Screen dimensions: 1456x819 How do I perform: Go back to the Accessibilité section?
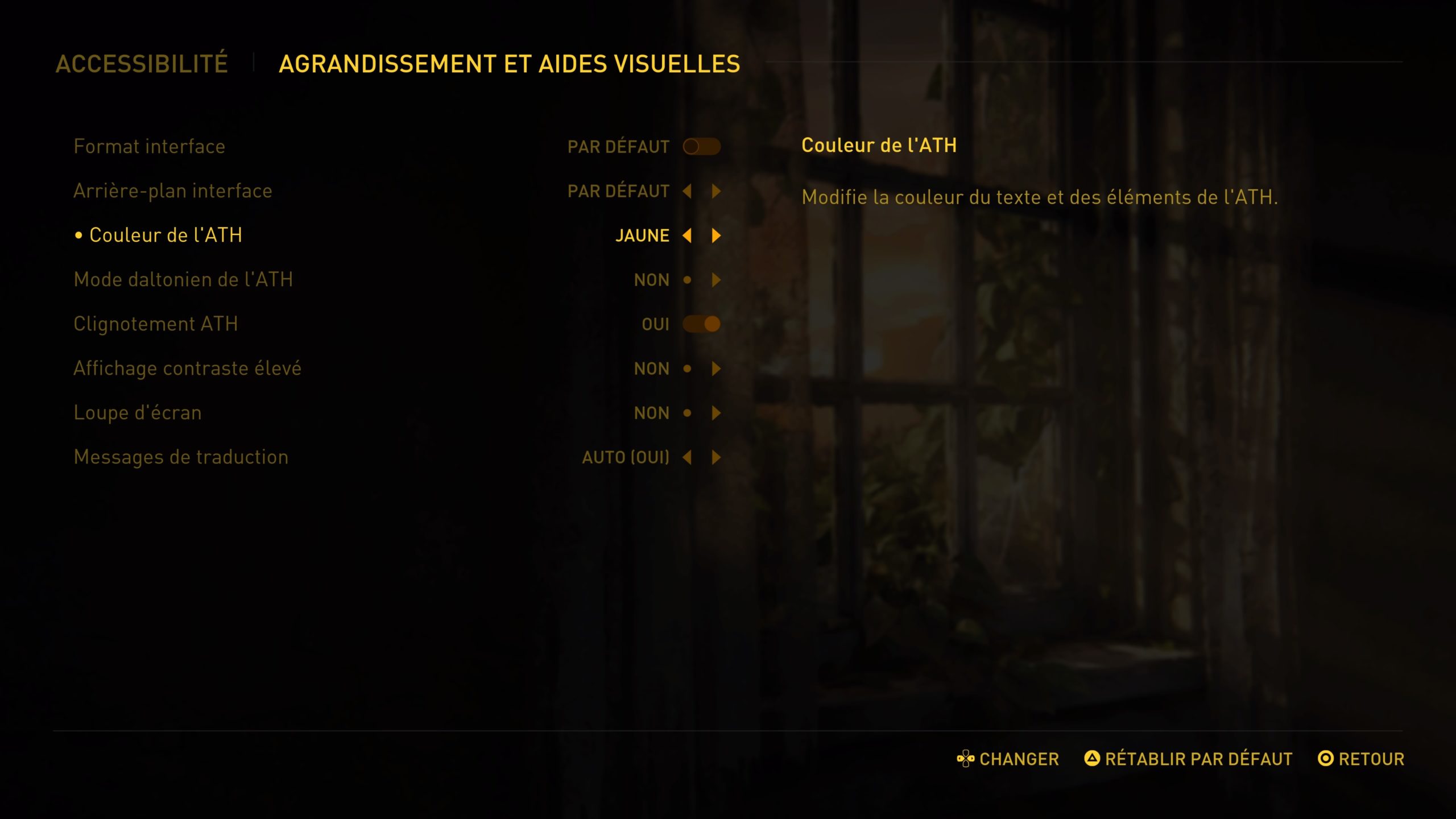[142, 64]
